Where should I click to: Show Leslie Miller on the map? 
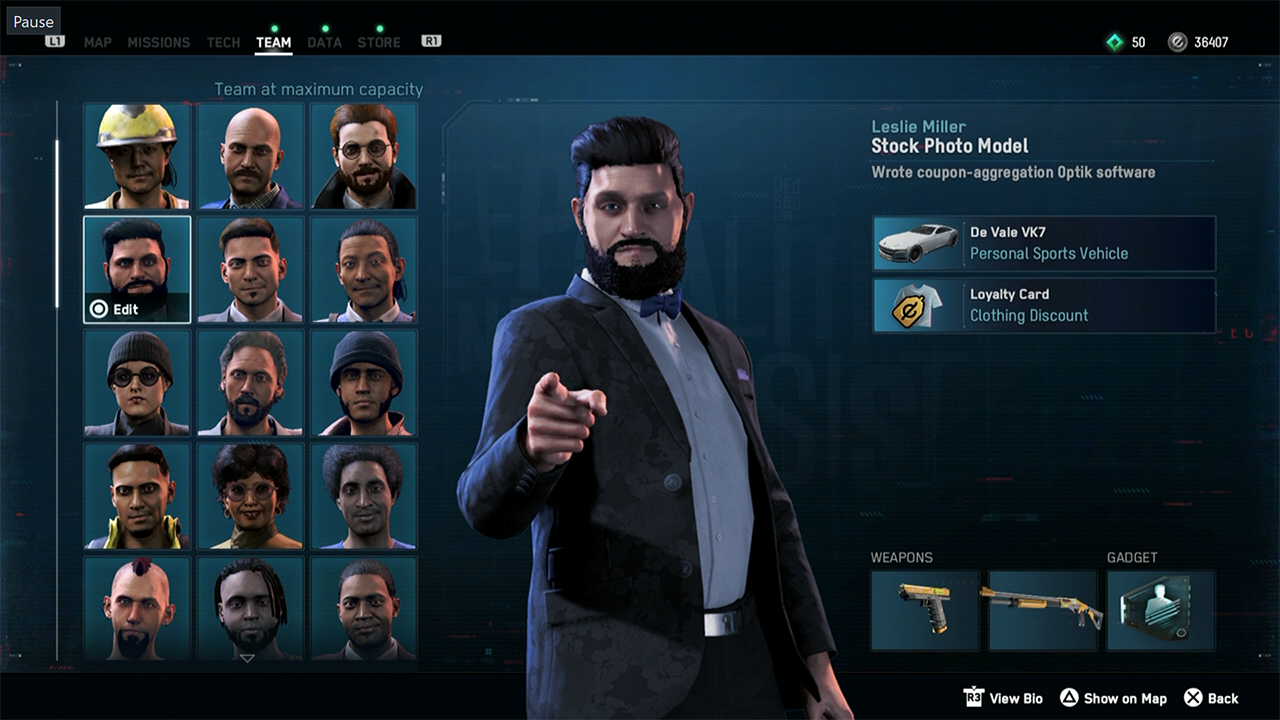click(x=1113, y=698)
